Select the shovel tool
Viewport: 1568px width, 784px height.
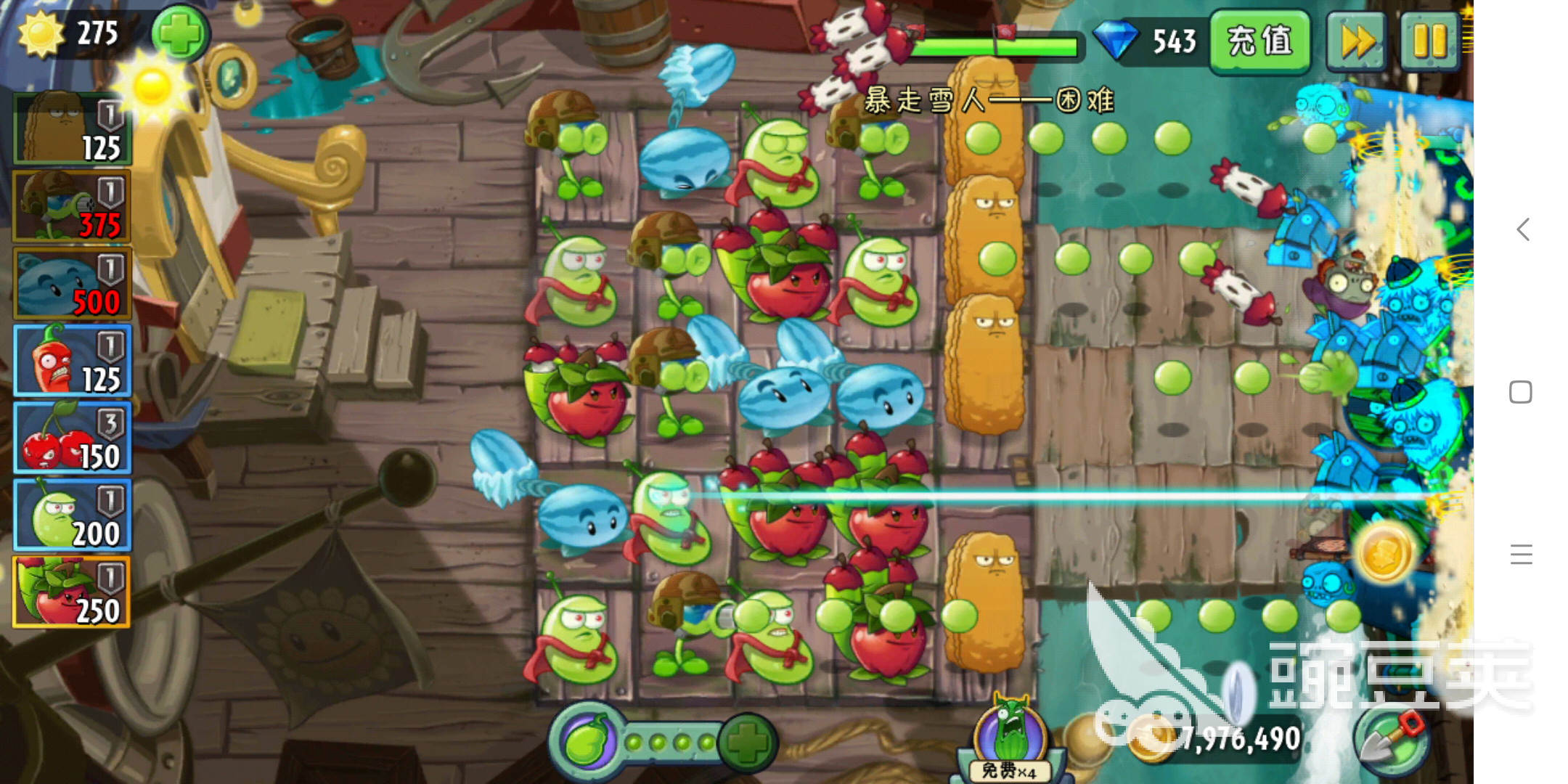point(1392,740)
